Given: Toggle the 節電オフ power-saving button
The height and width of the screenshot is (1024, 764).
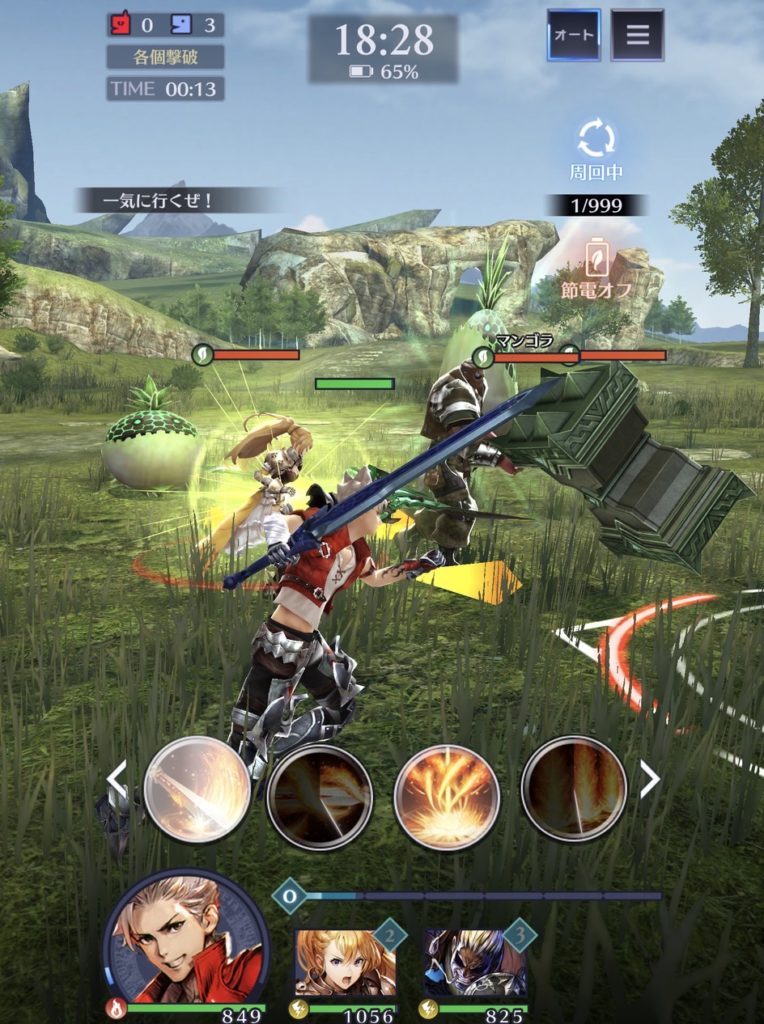Looking at the screenshot, I should click(x=597, y=265).
